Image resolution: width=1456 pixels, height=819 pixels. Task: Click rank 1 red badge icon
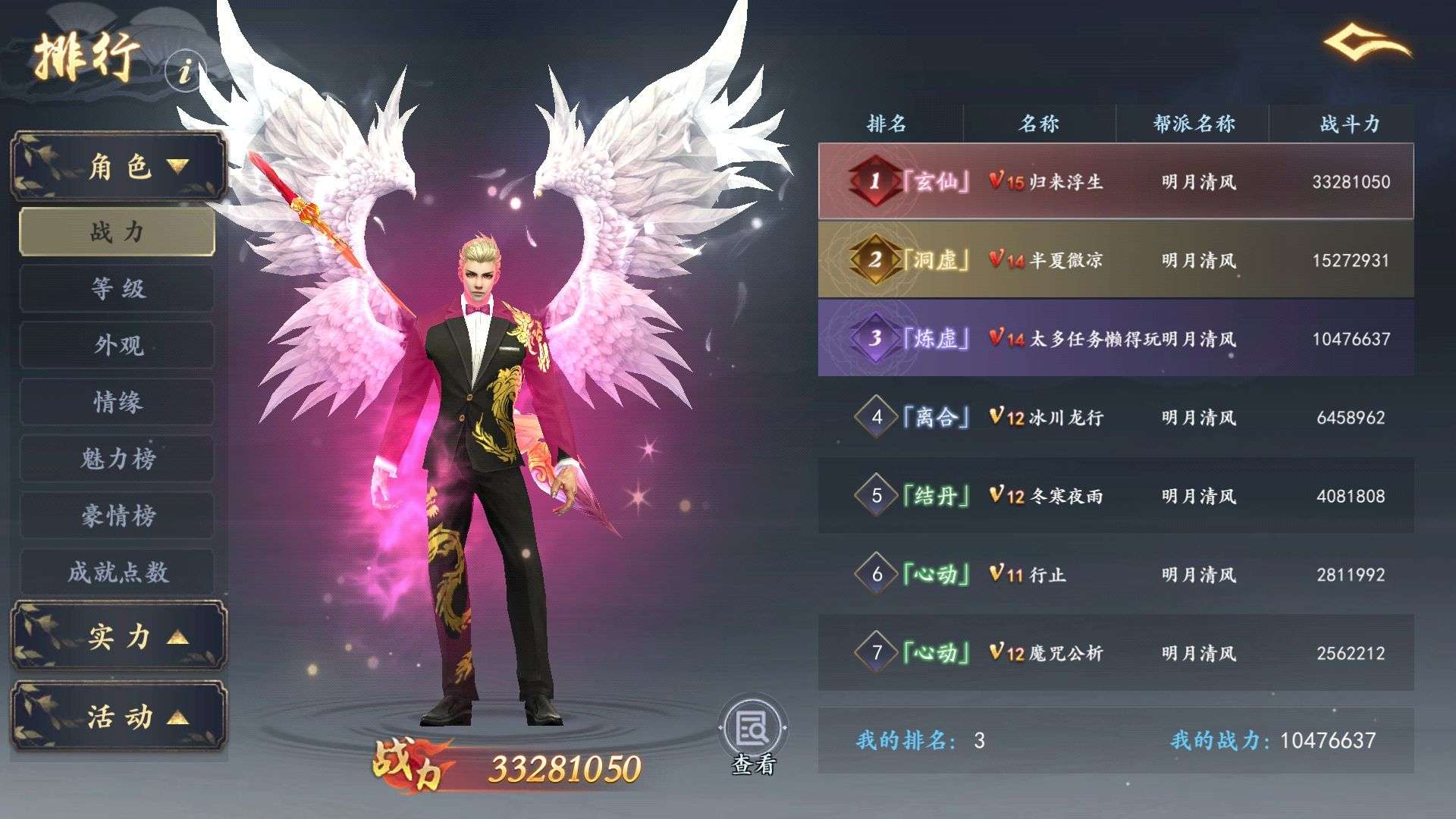point(874,182)
